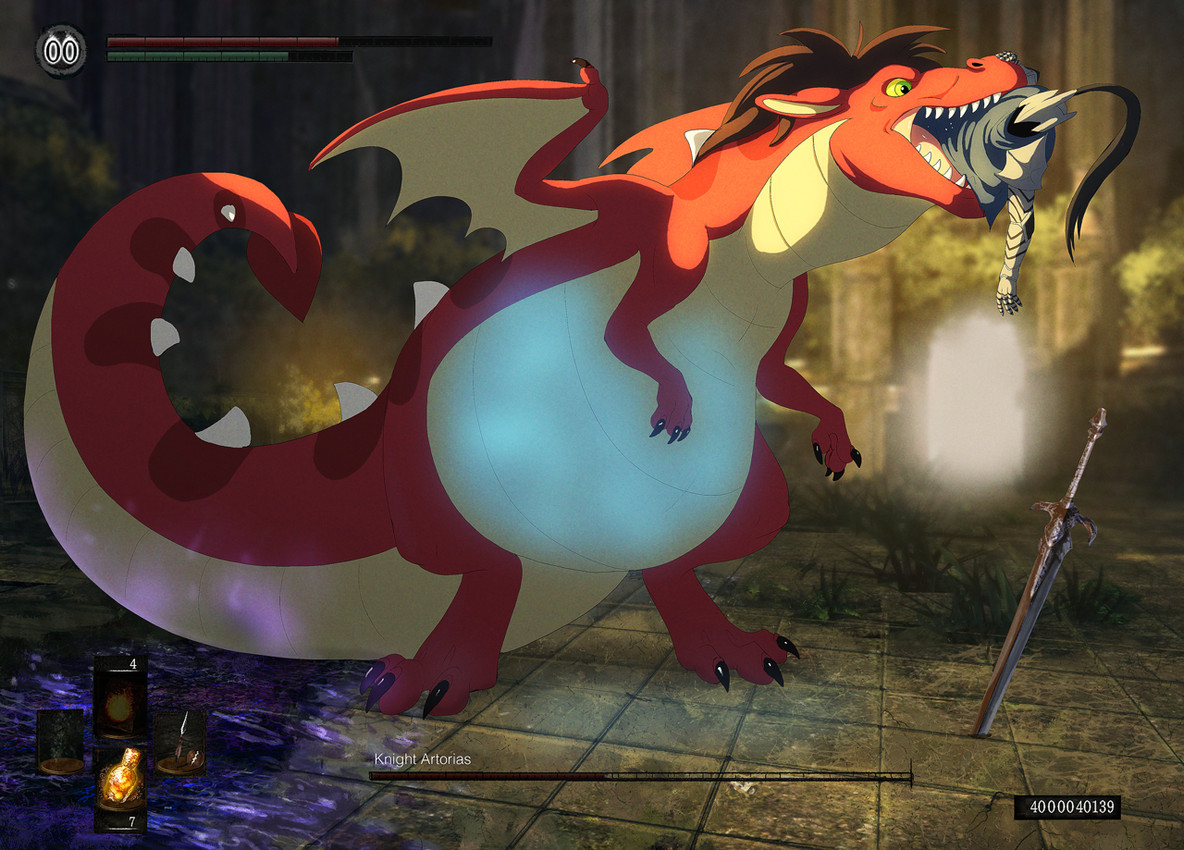Click the round humanity counter emblem
The image size is (1184, 850).
point(60,50)
